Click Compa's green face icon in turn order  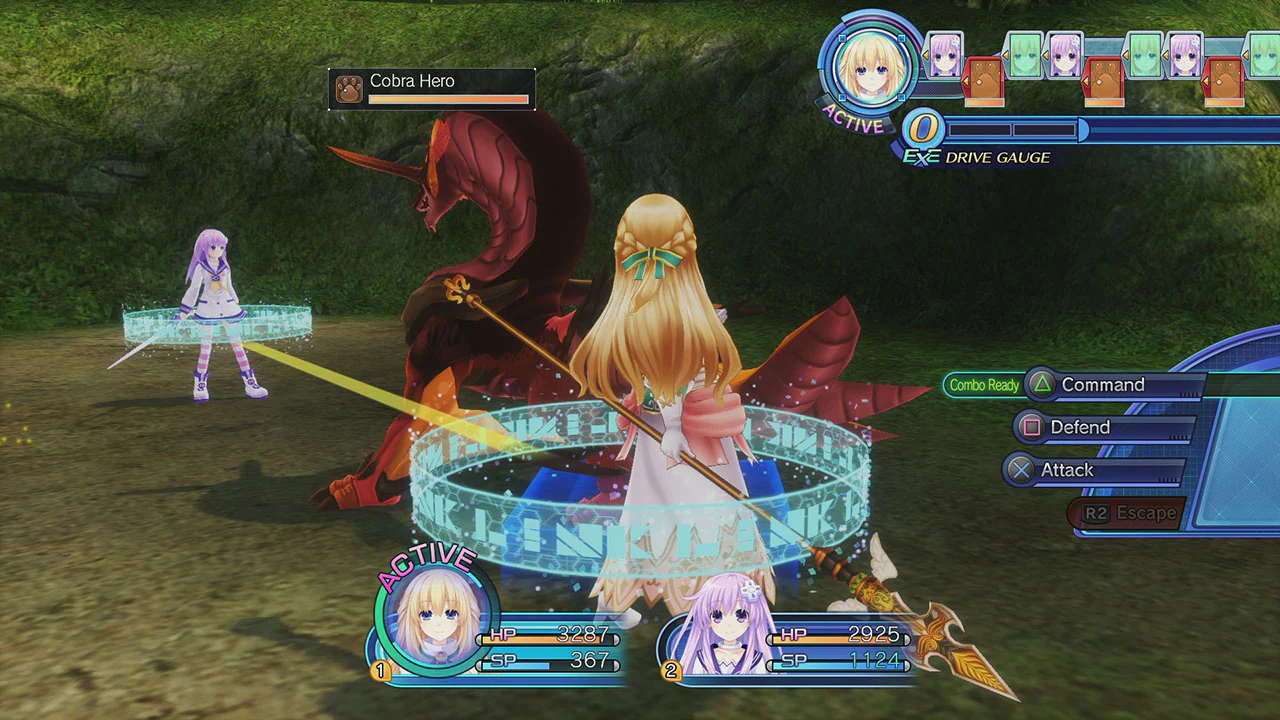(x=1023, y=53)
